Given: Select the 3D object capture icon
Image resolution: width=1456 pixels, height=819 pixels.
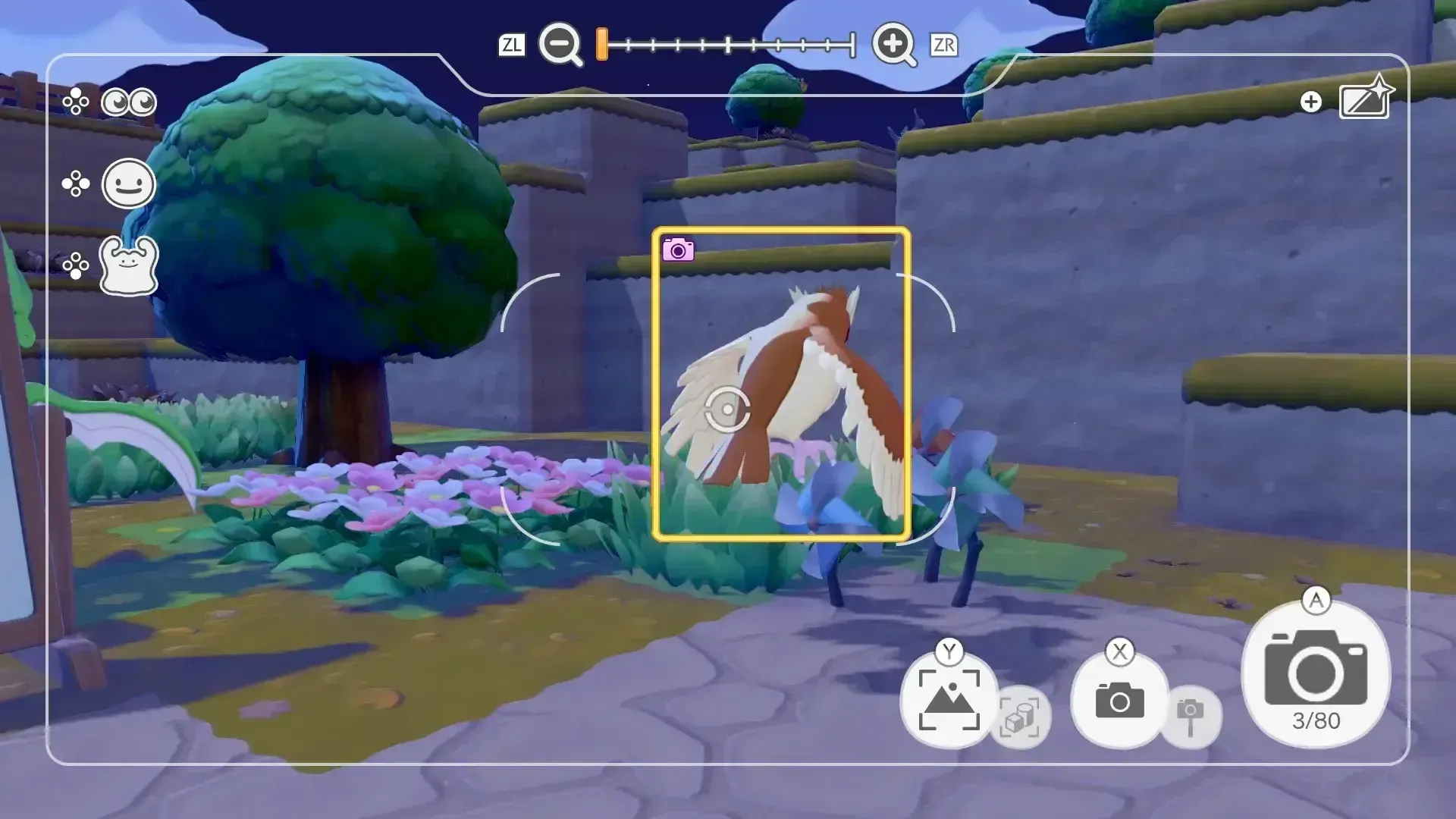Looking at the screenshot, I should [1021, 716].
